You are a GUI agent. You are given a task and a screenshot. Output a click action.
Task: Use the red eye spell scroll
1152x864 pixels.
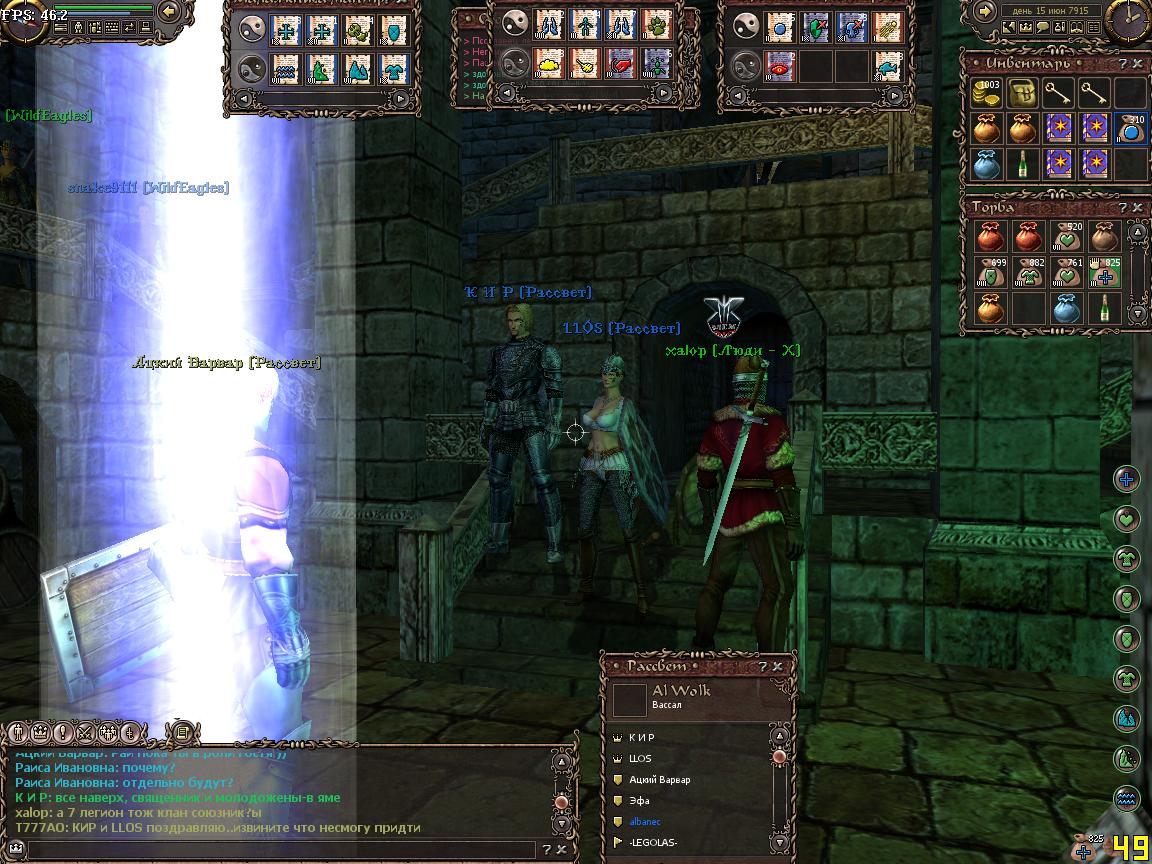pyautogui.click(x=779, y=66)
